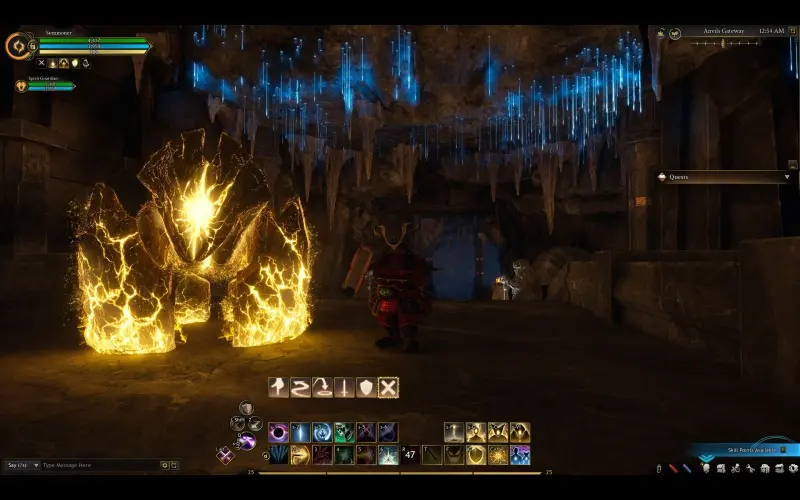
Task: Select the sword icon in pet command bar
Action: tap(344, 387)
